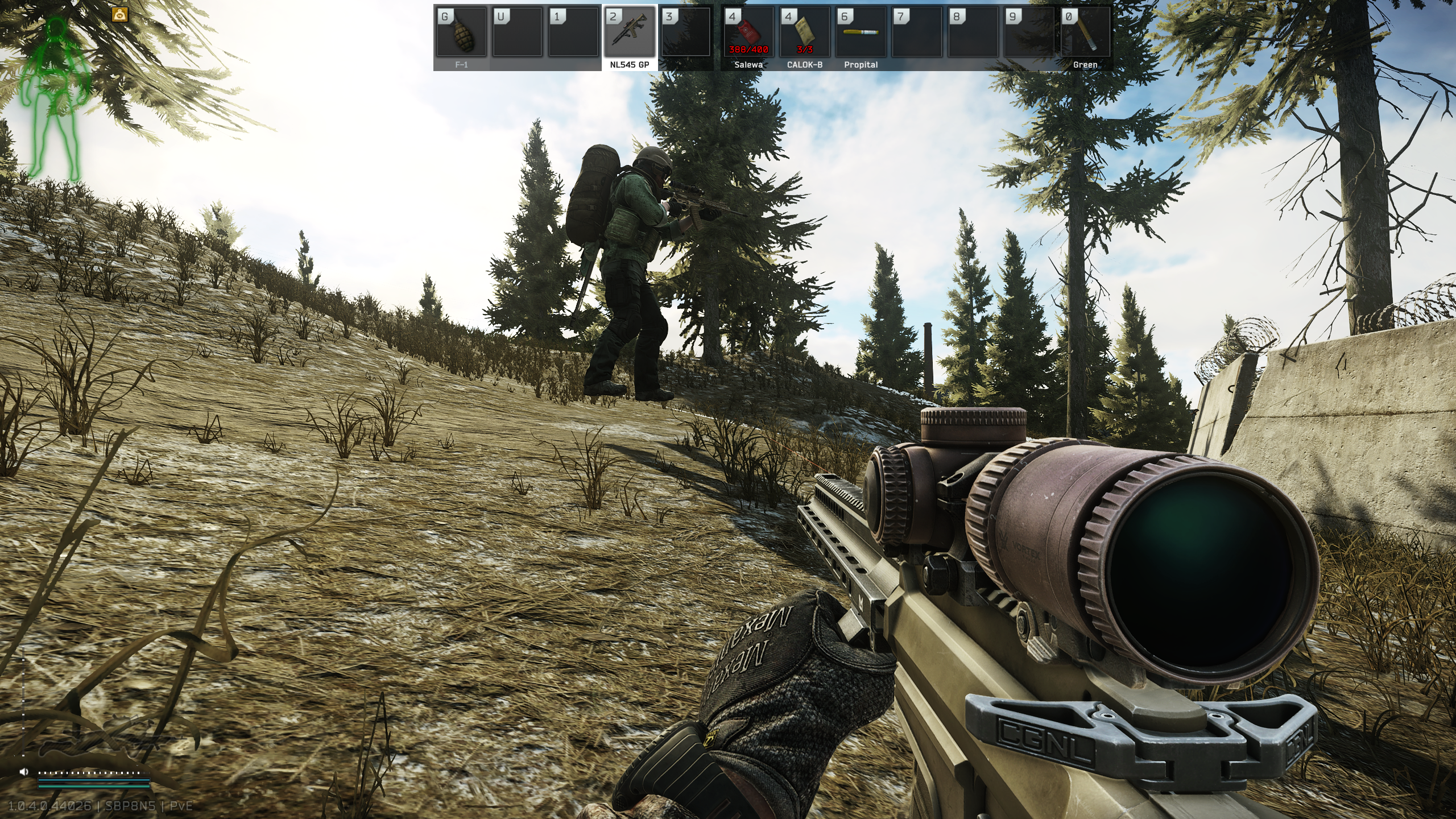This screenshot has height=819, width=1456.
Task: Click the yellow status icon beside the silhouette
Action: (120, 14)
